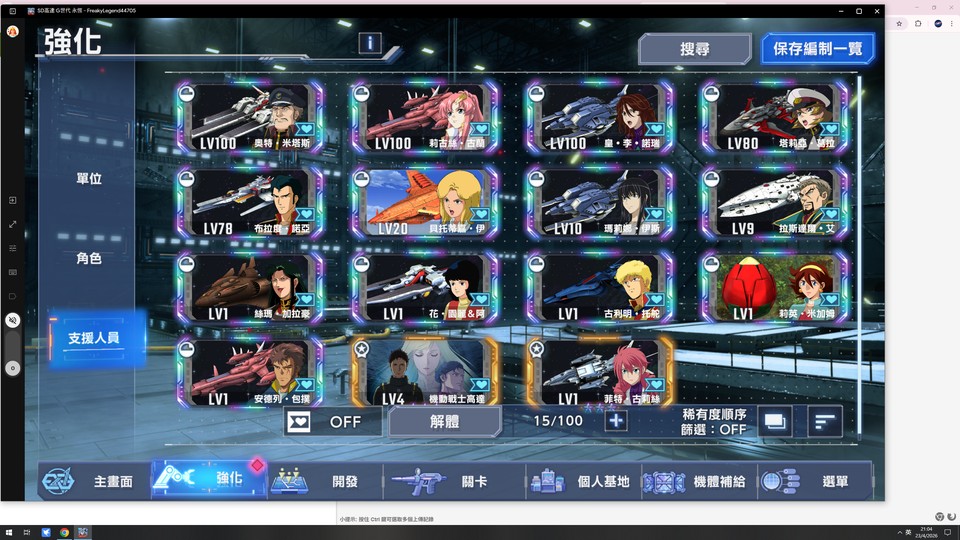Maximize the game window
This screenshot has width=960, height=540.
pyautogui.click(x=858, y=11)
